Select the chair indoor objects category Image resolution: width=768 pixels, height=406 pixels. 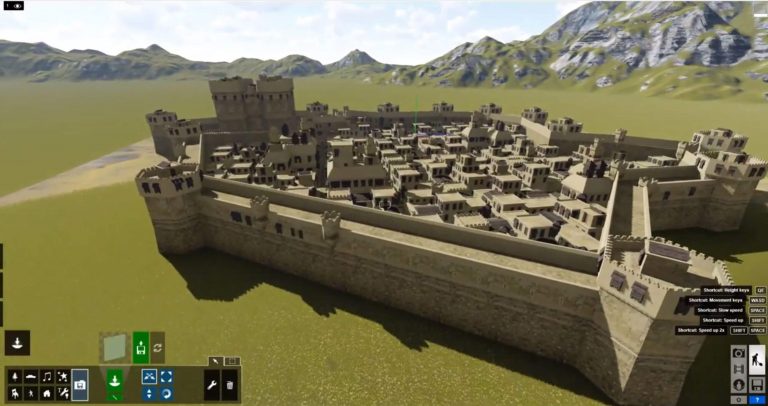pyautogui.click(x=15, y=393)
